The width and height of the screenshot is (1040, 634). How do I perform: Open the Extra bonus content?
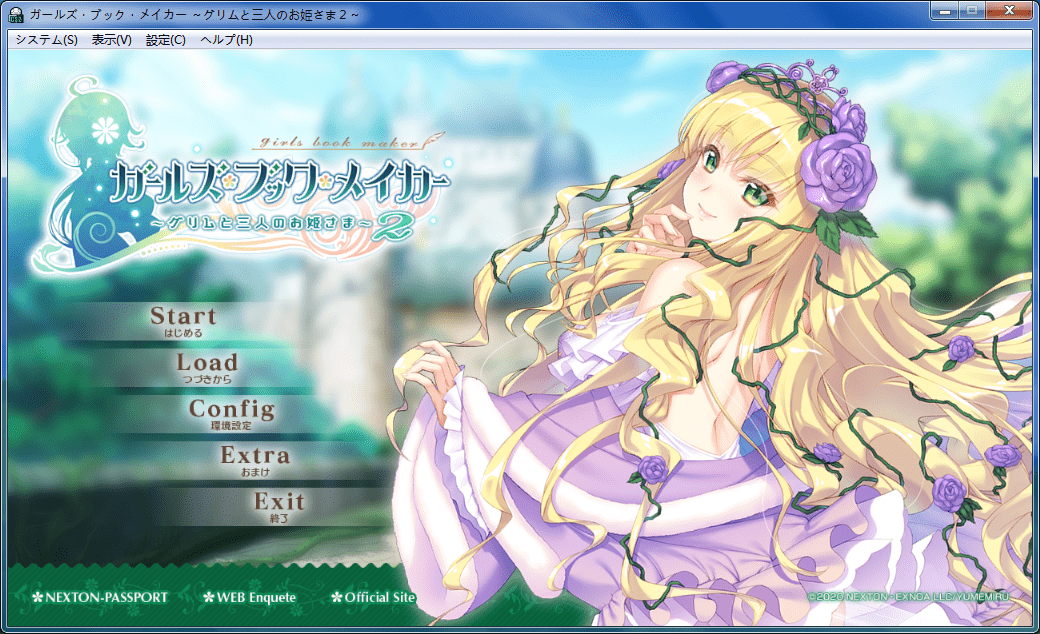click(x=255, y=459)
